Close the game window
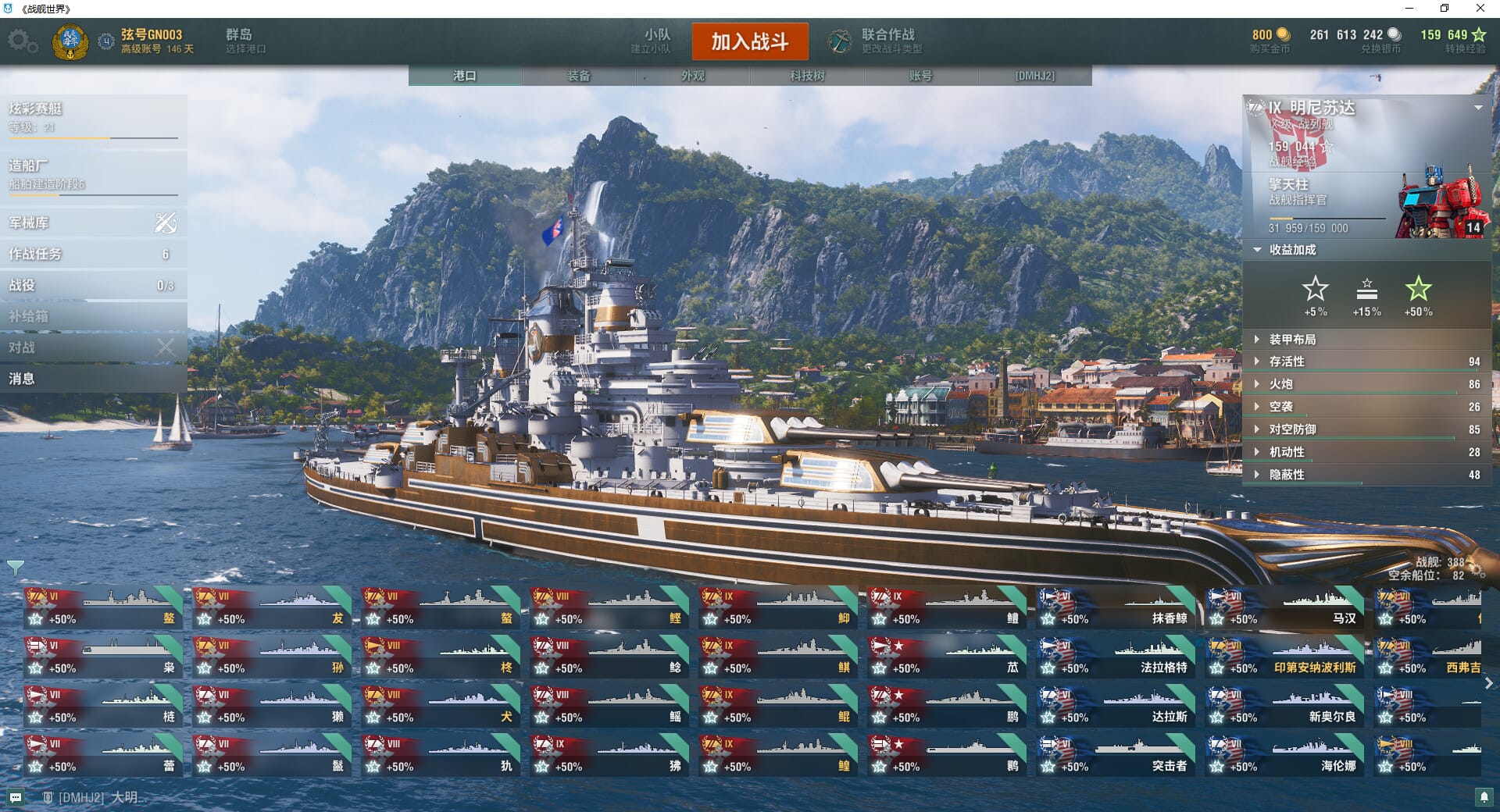 tap(1480, 9)
